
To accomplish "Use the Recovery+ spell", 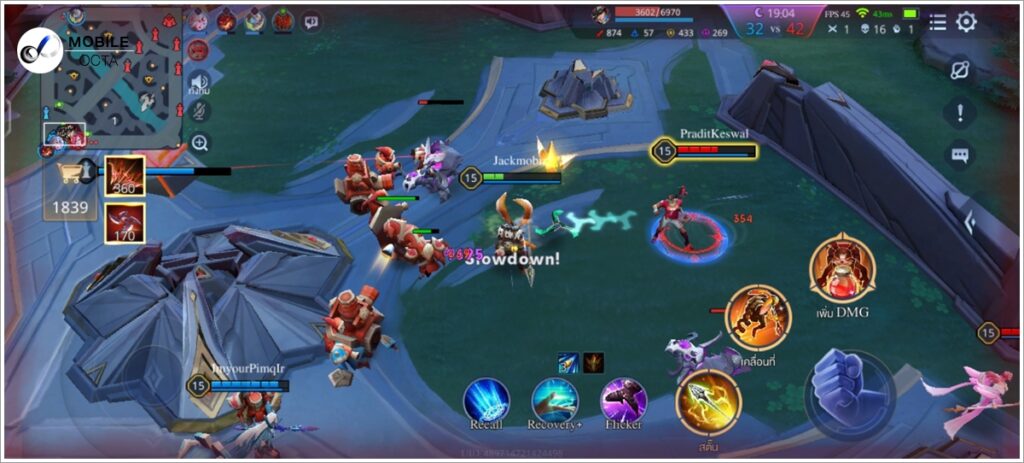I will (555, 400).
